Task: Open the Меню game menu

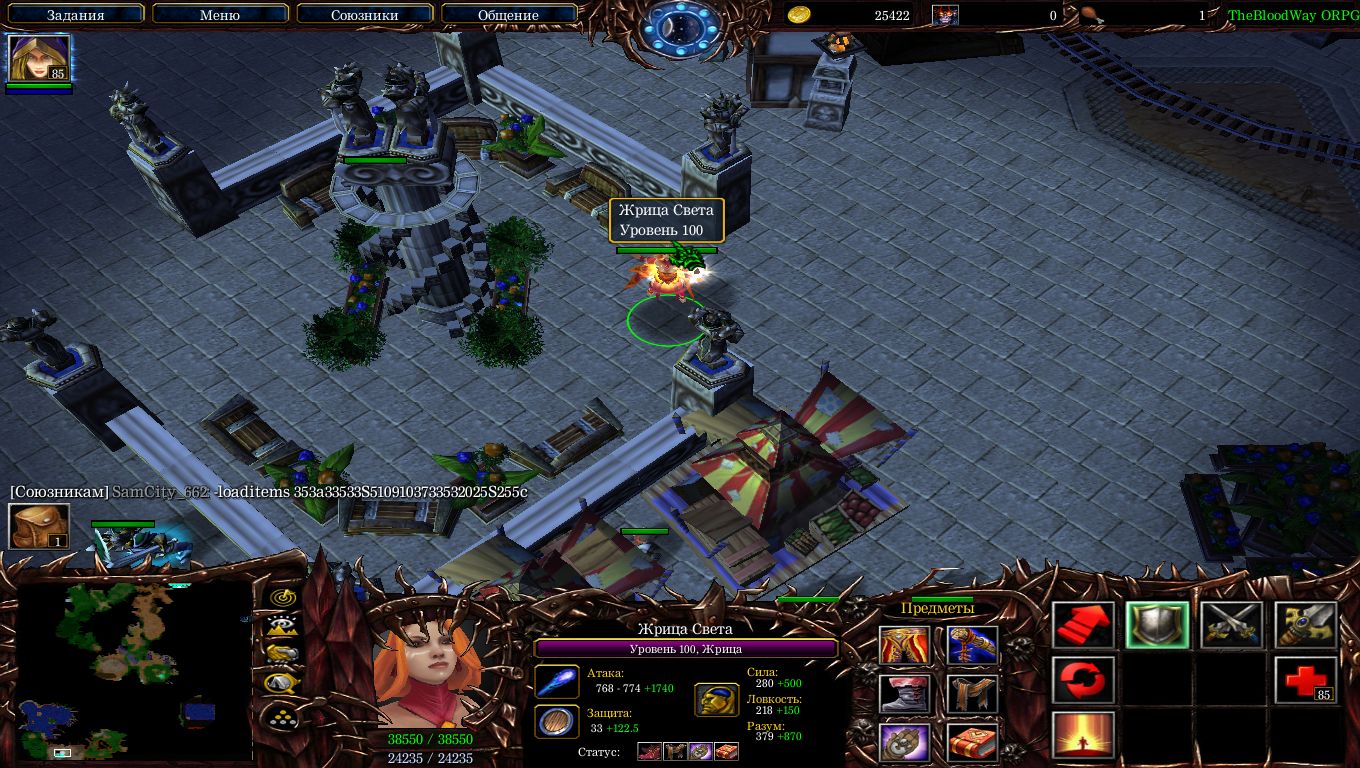Action: tap(220, 15)
